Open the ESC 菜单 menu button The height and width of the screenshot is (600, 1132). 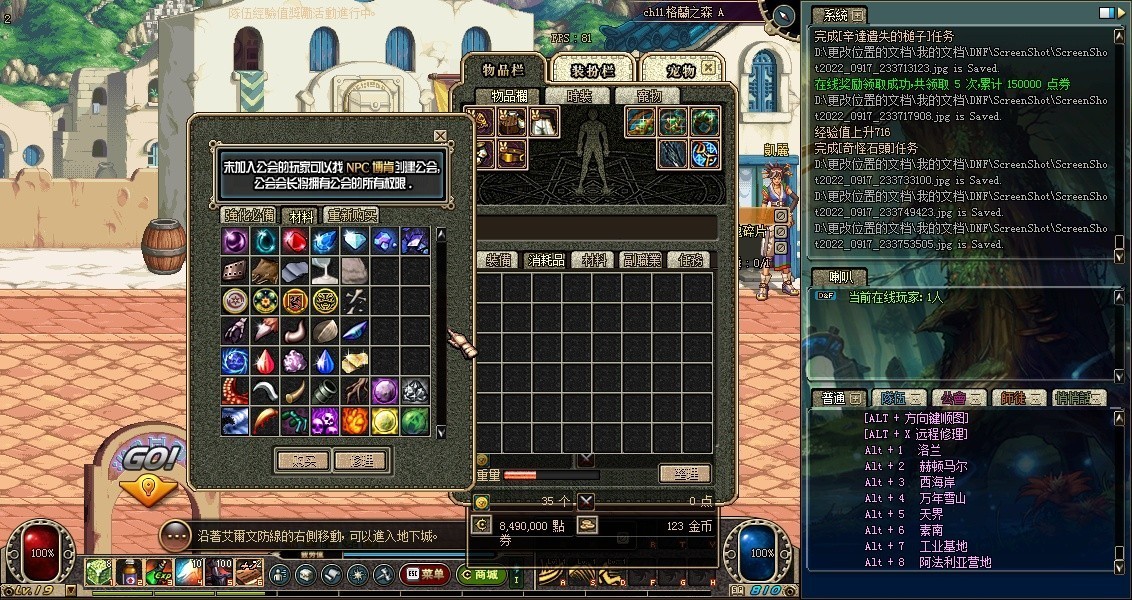click(x=425, y=575)
